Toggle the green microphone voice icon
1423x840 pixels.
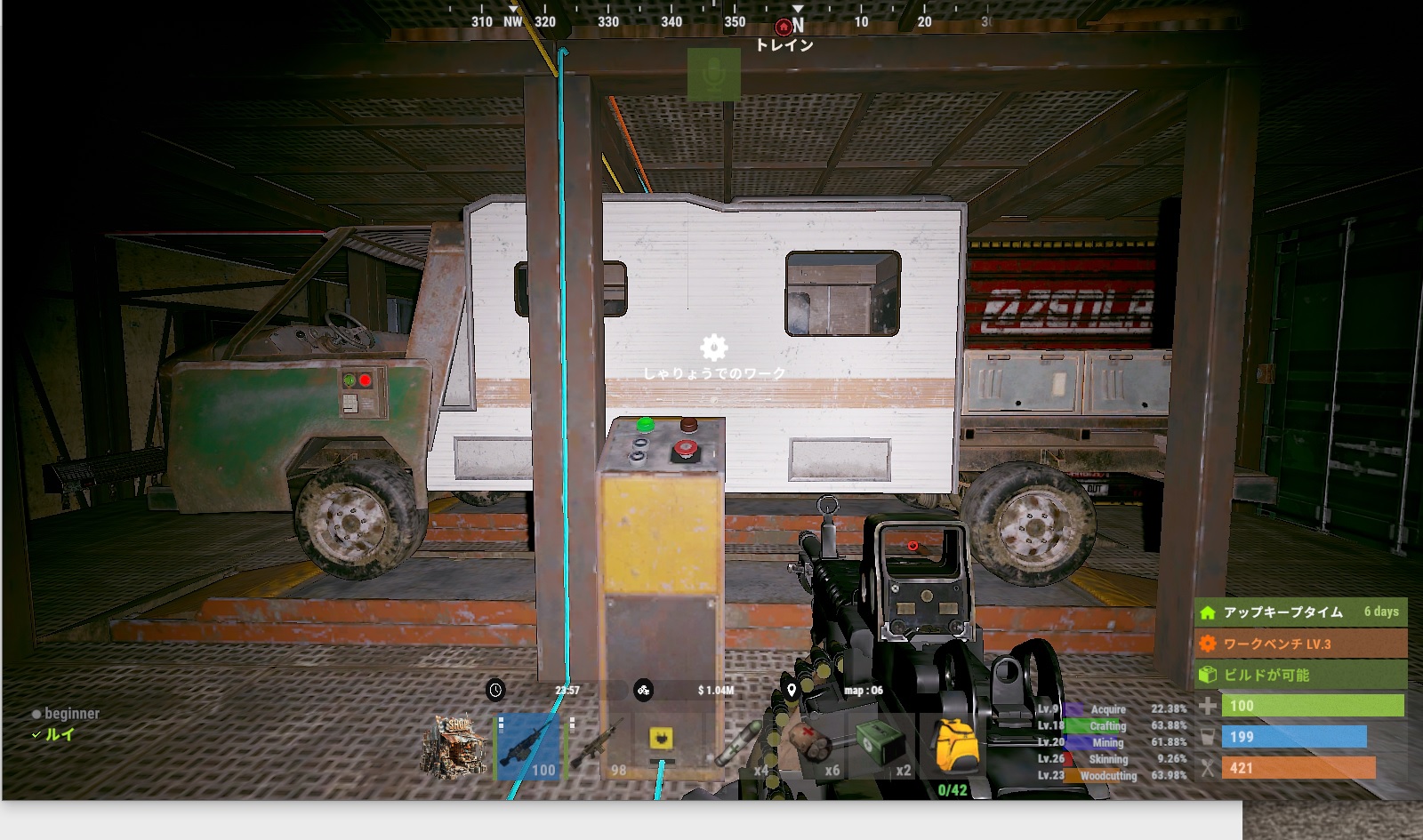point(713,75)
